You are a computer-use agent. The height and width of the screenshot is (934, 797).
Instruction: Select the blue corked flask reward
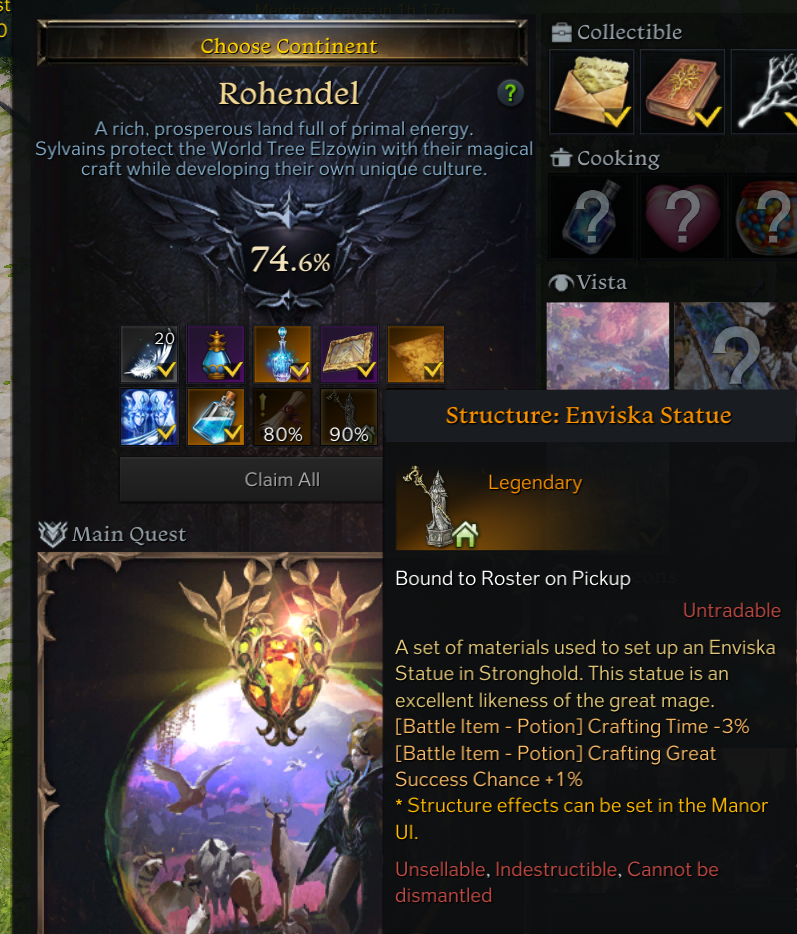tap(216, 417)
